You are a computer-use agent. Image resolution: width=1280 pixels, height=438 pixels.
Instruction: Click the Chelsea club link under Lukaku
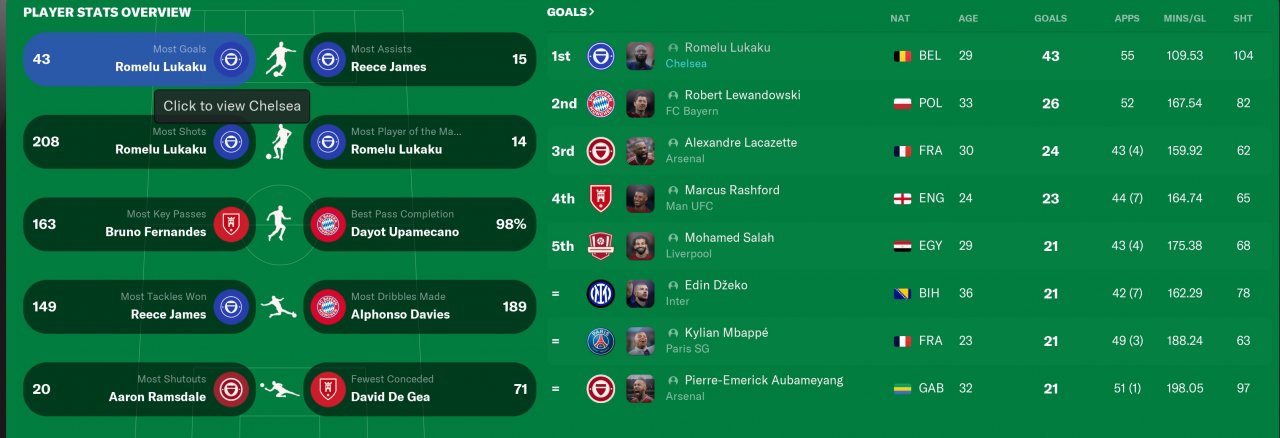tap(686, 64)
